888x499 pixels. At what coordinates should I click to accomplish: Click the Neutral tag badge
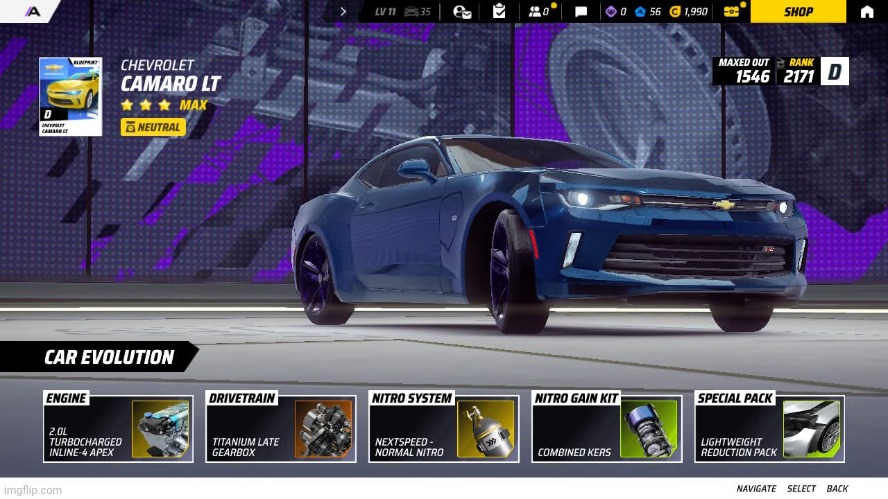(x=152, y=127)
